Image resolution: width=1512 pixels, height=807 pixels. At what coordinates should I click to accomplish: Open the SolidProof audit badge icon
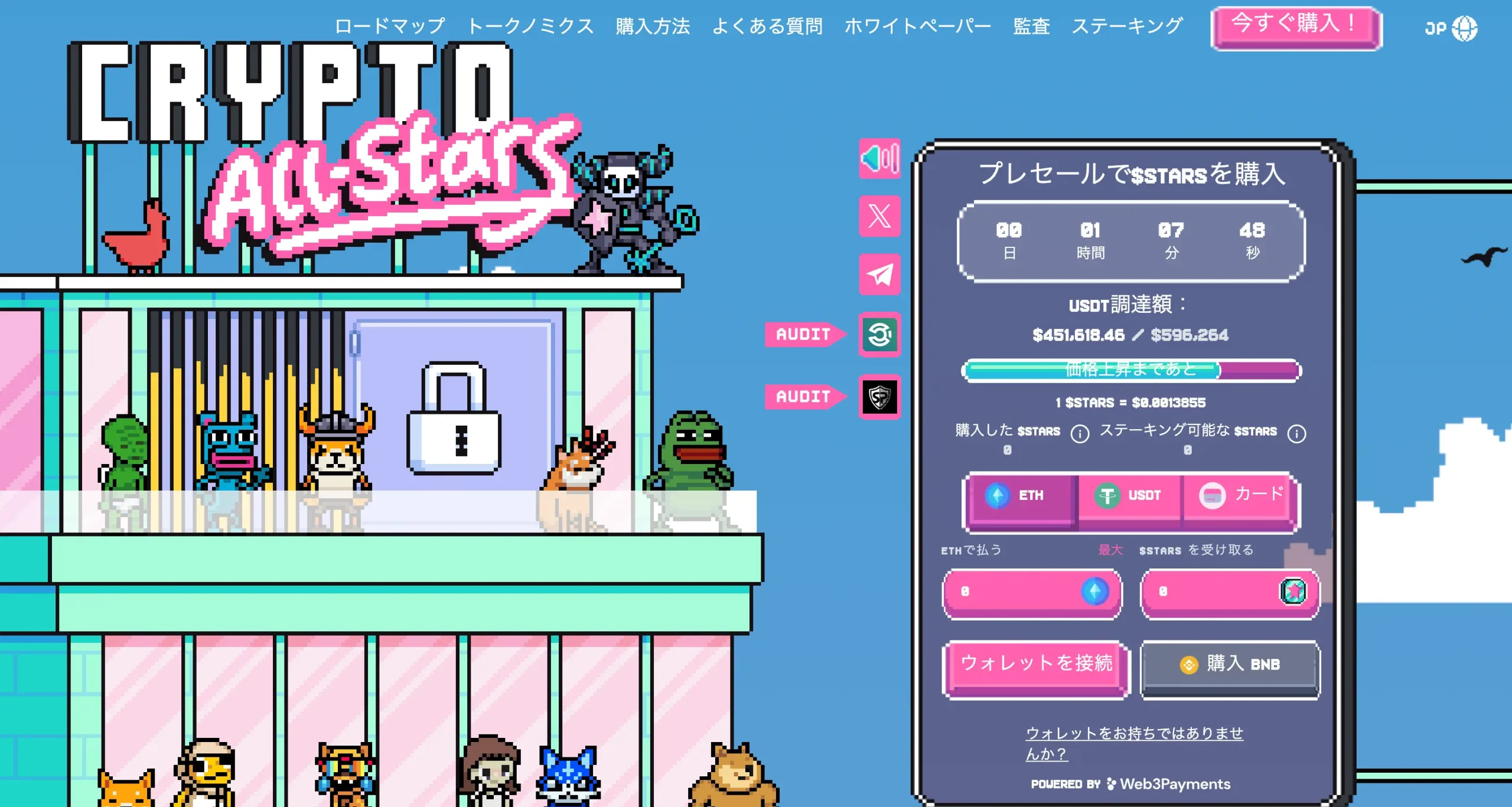(x=879, y=396)
